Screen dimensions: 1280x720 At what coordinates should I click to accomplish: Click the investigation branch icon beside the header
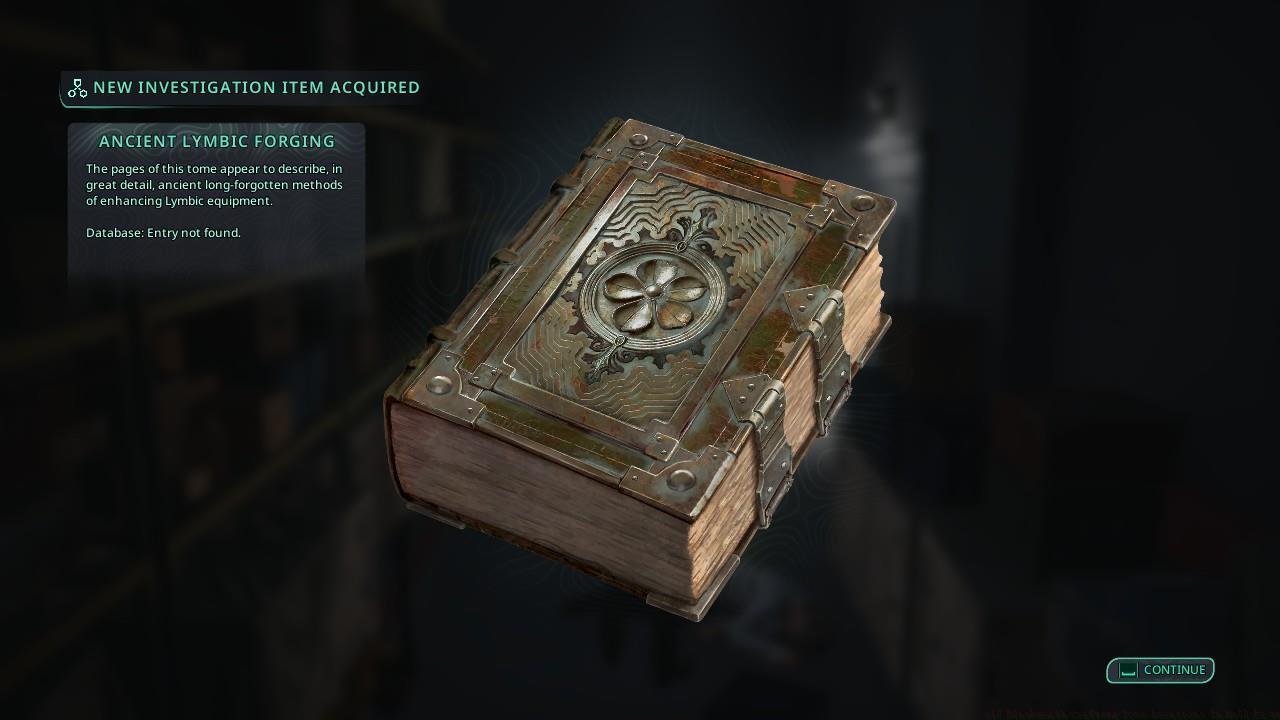77,87
